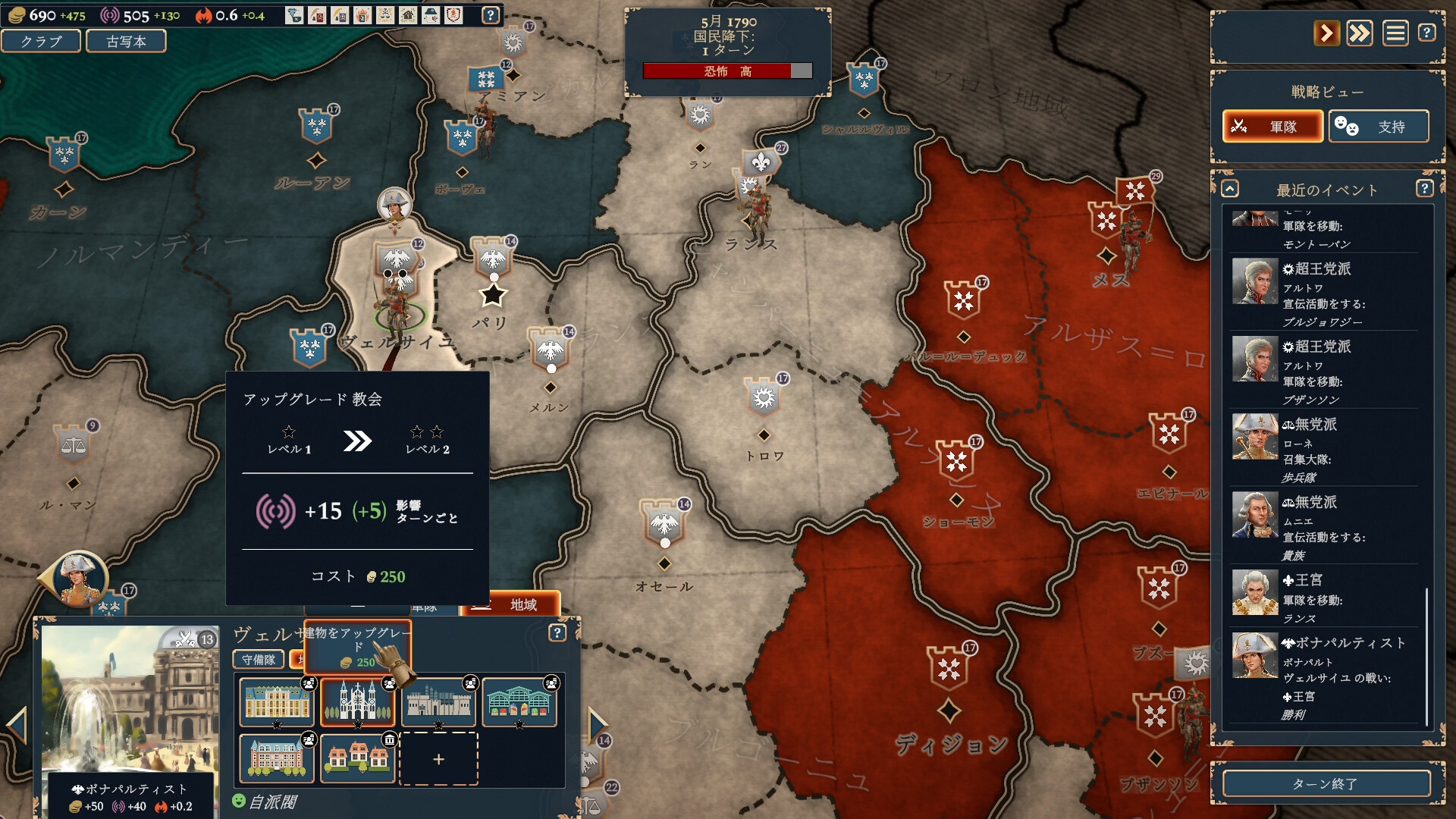The width and height of the screenshot is (1456, 819).
Task: Open the クラブ (clubs) panel
Action: click(41, 41)
